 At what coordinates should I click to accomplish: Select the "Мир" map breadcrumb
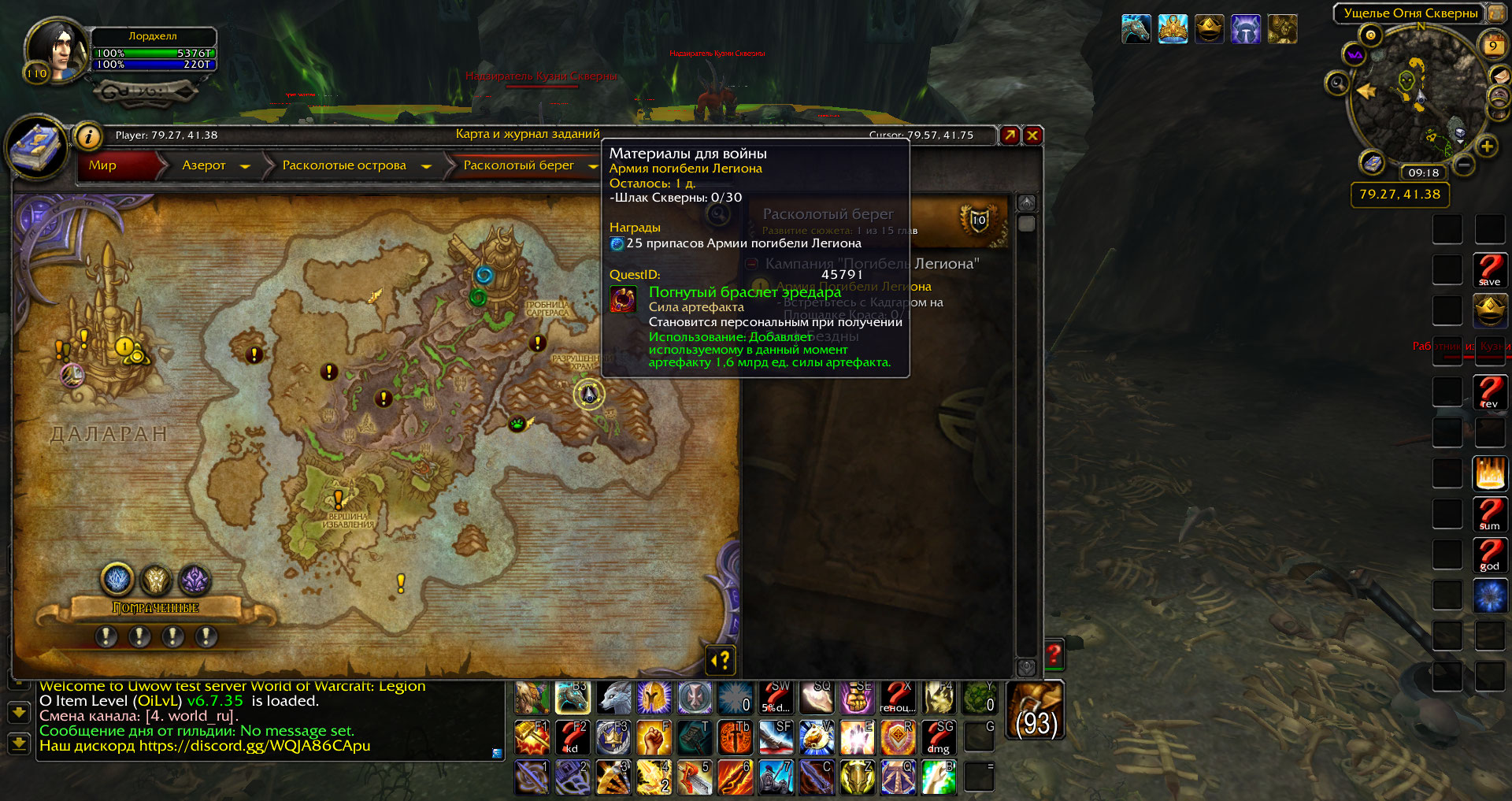click(103, 165)
